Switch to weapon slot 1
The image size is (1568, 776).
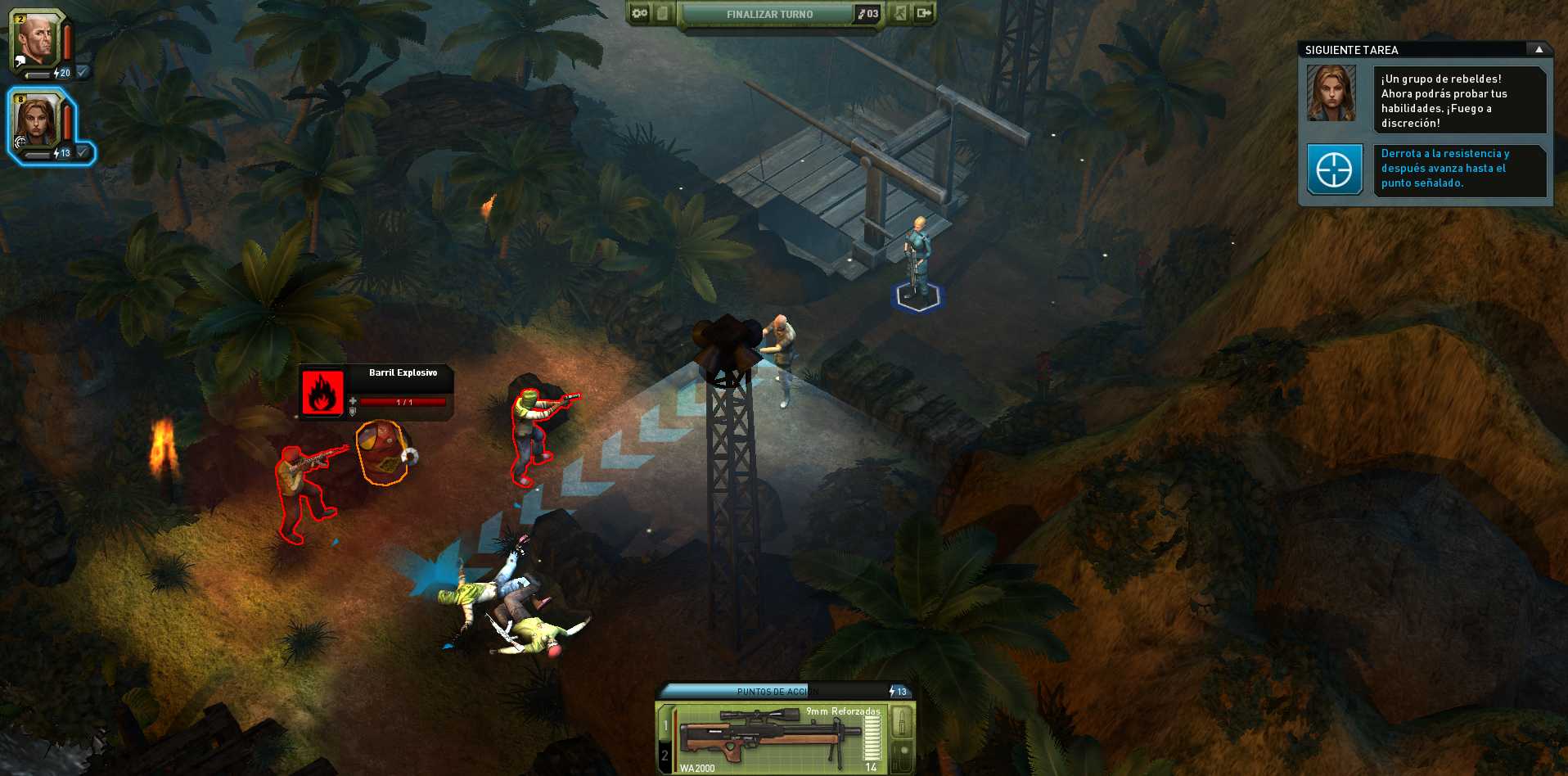point(665,725)
